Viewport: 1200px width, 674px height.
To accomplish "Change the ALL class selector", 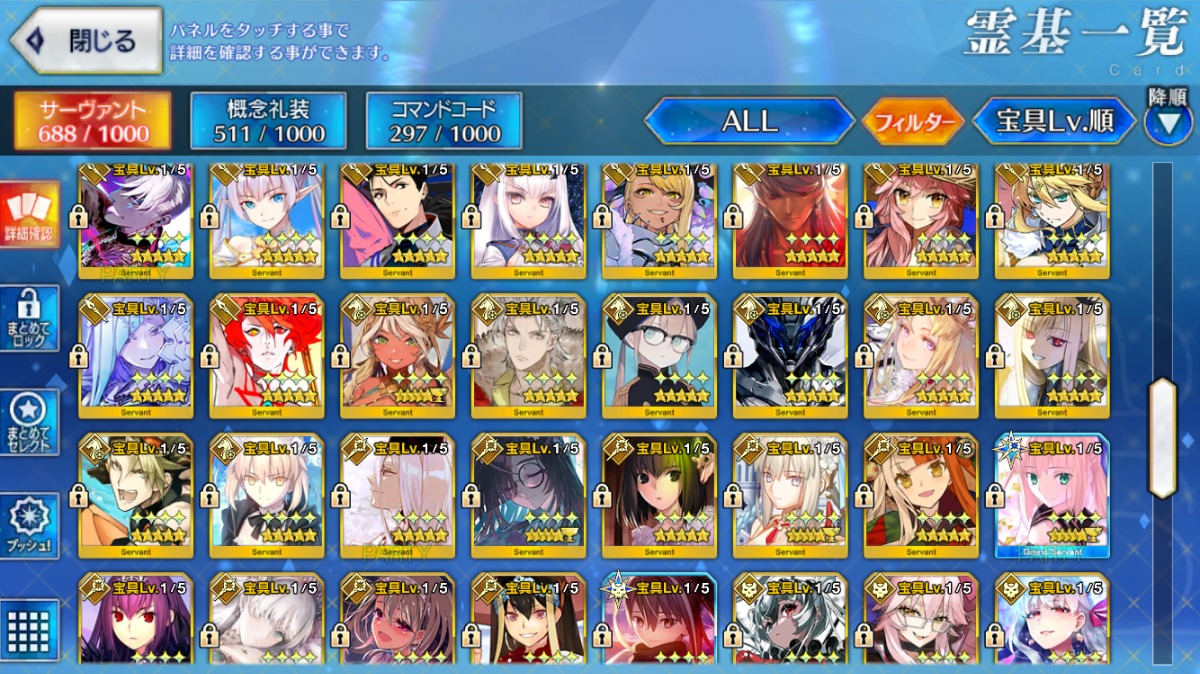I will pos(749,121).
